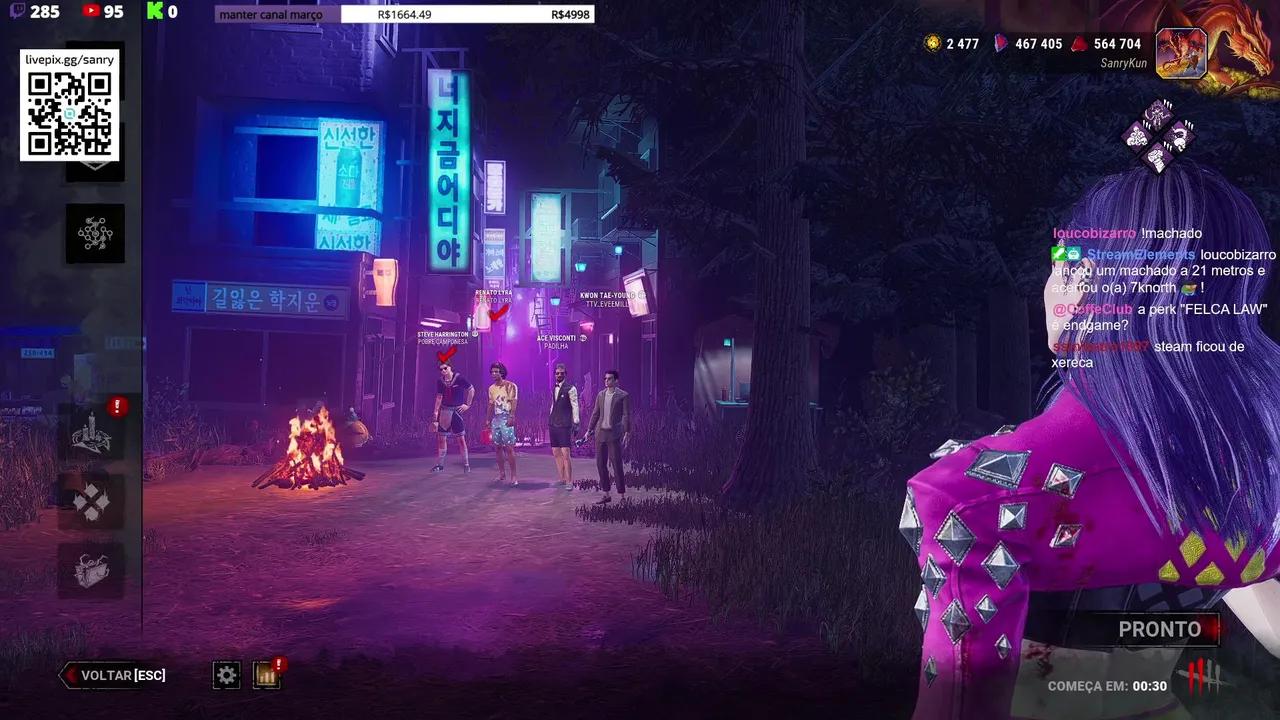The height and width of the screenshot is (720, 1280).
Task: Open the settings gear at the bottom
Action: point(226,676)
